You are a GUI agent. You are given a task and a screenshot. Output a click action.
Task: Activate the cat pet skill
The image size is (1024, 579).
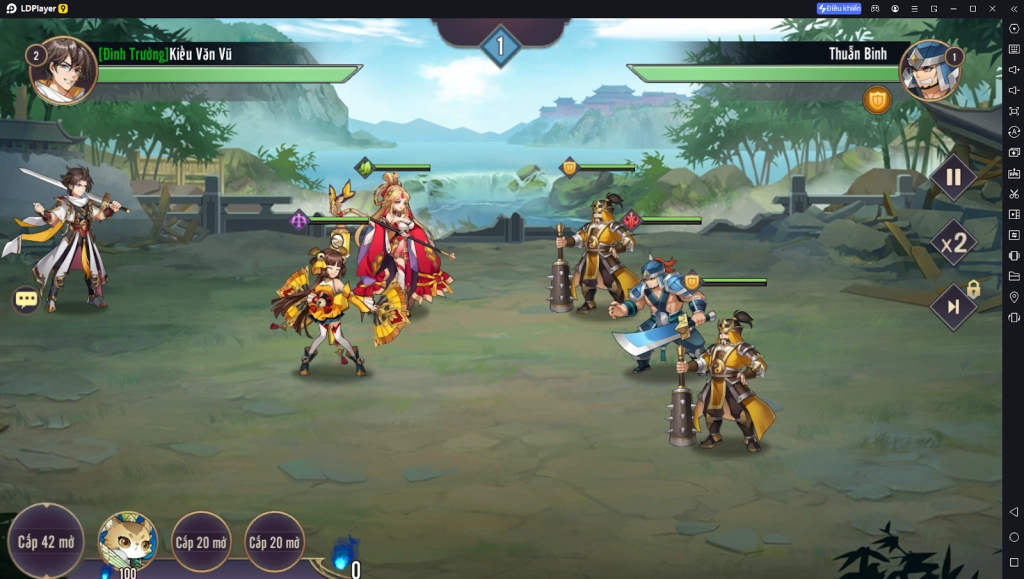pyautogui.click(x=128, y=542)
